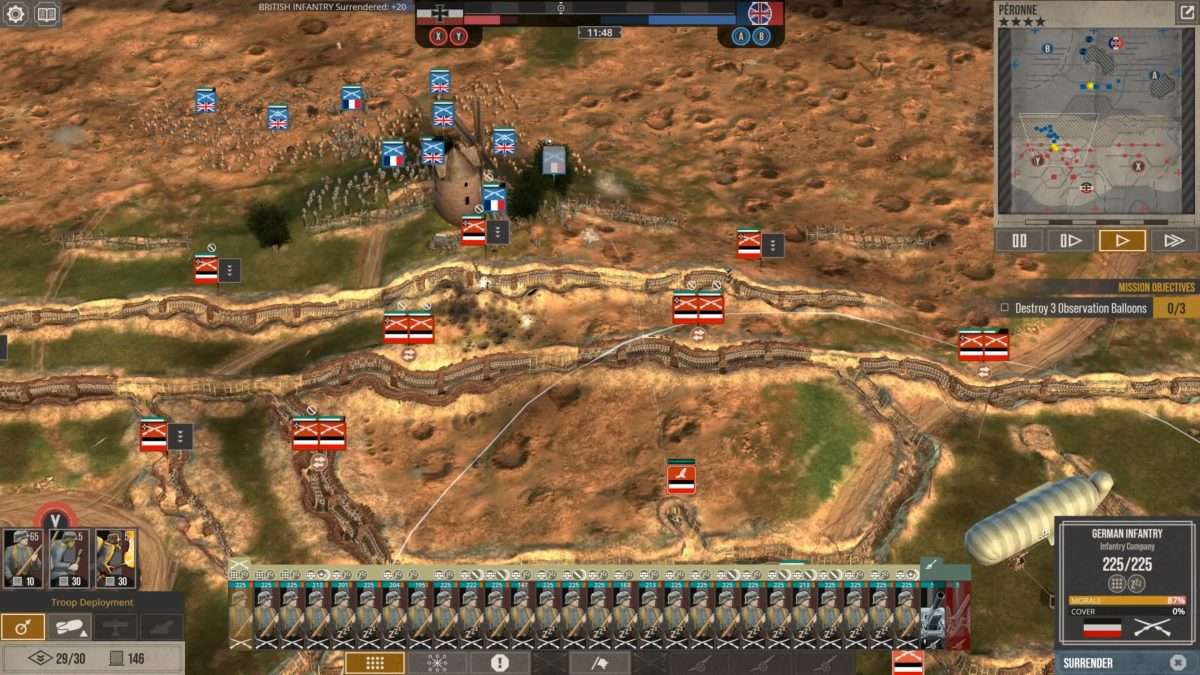This screenshot has width=1200, height=675.
Task: Click the exclamation mark alert command
Action: (x=499, y=663)
